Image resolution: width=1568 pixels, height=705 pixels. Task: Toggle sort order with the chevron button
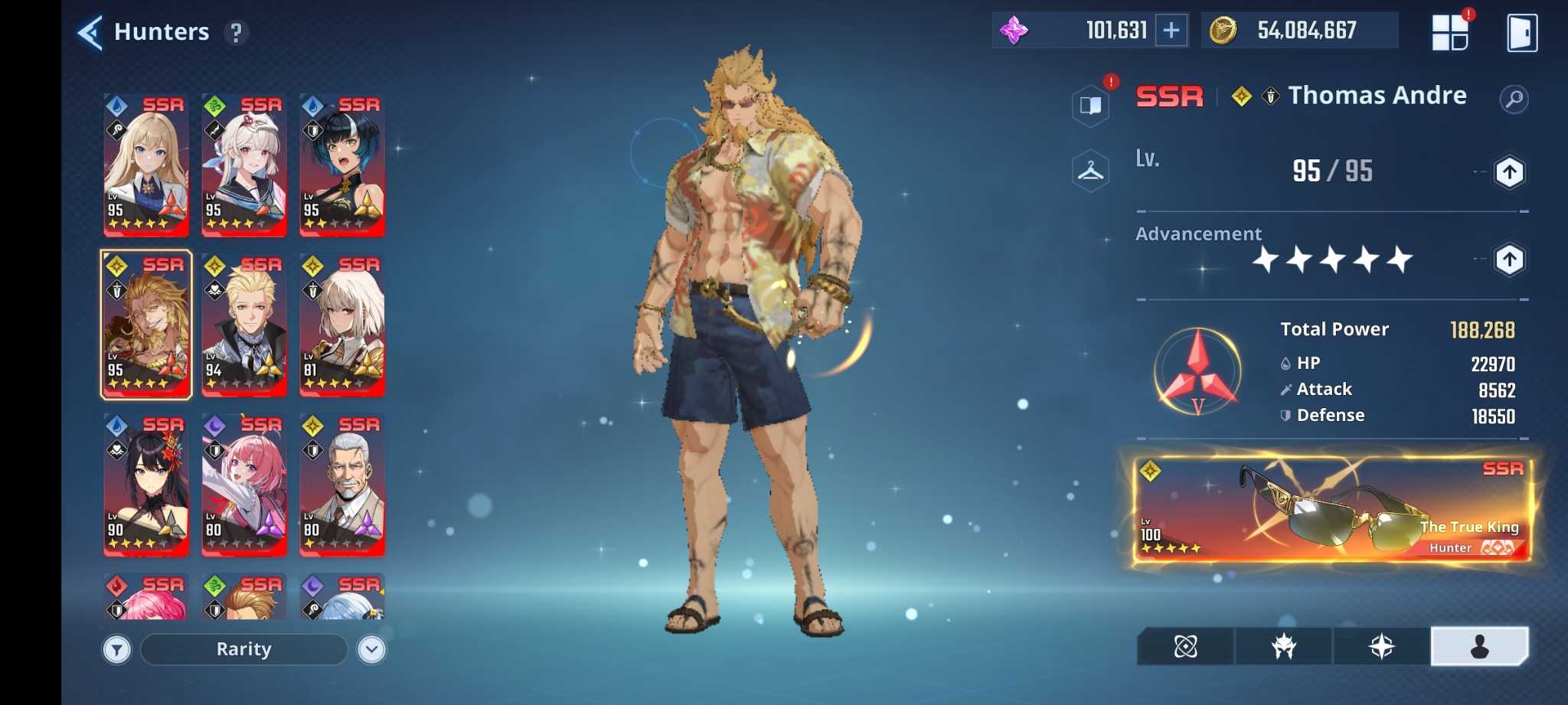click(x=372, y=650)
